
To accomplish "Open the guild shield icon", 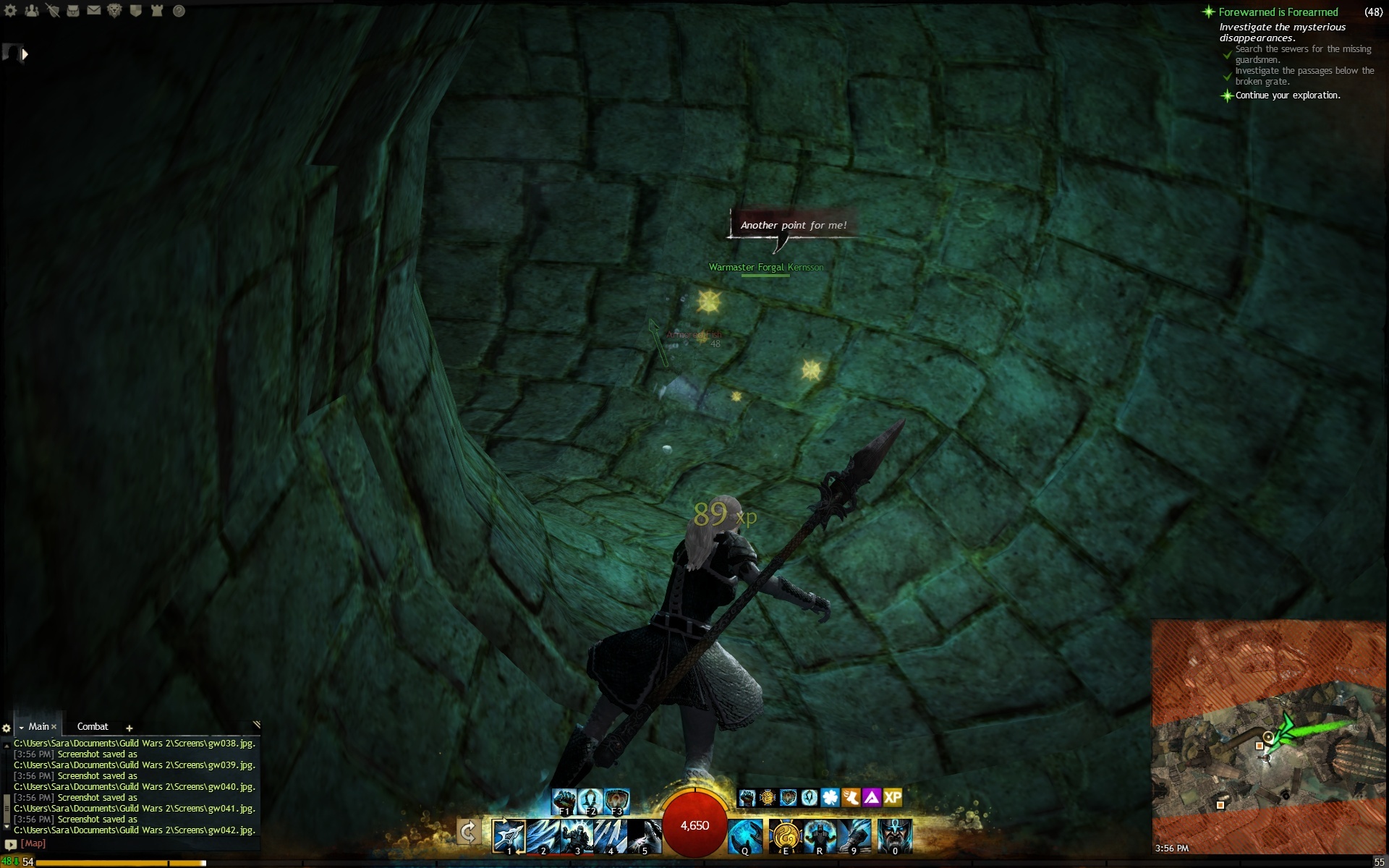I will [x=135, y=11].
